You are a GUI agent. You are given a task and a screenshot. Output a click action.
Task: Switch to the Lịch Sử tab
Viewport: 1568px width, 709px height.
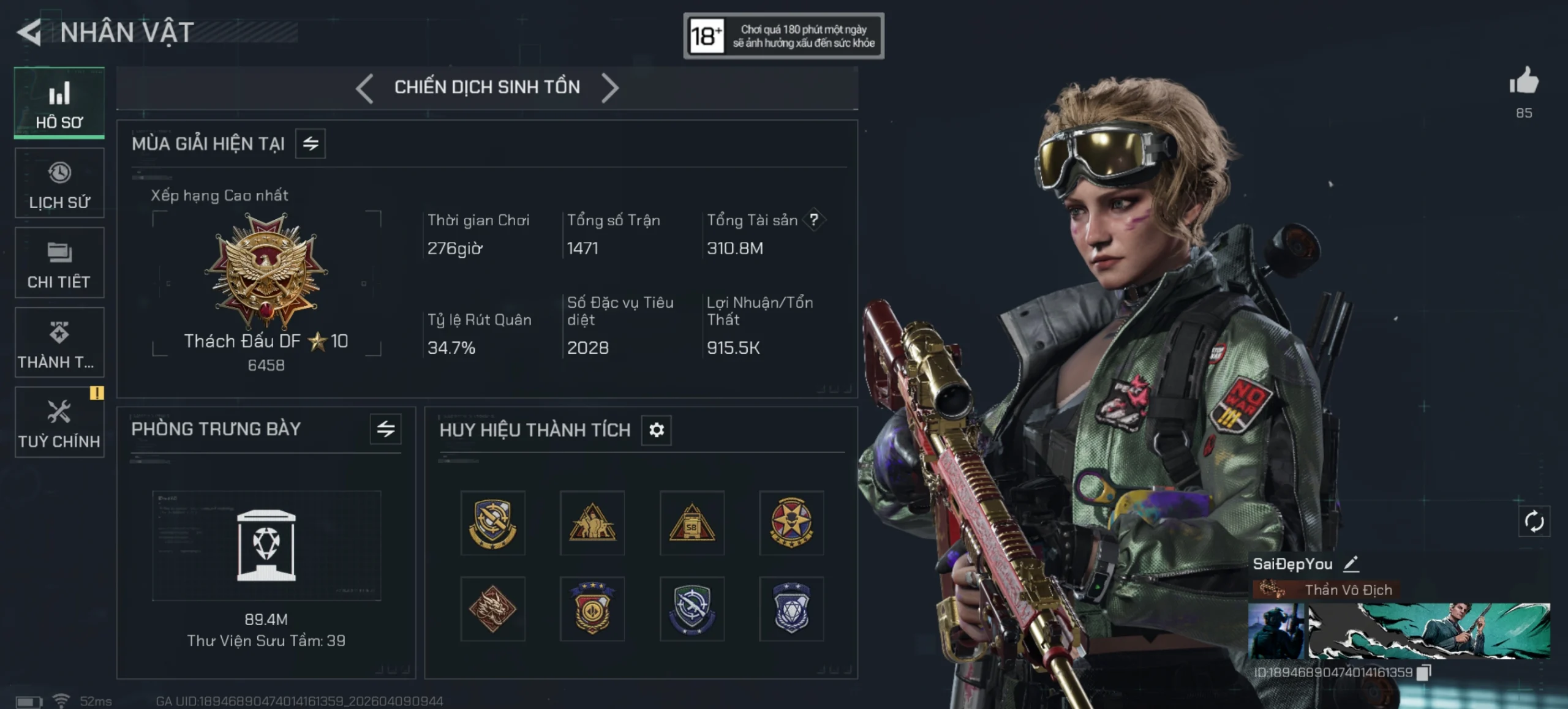pos(59,183)
